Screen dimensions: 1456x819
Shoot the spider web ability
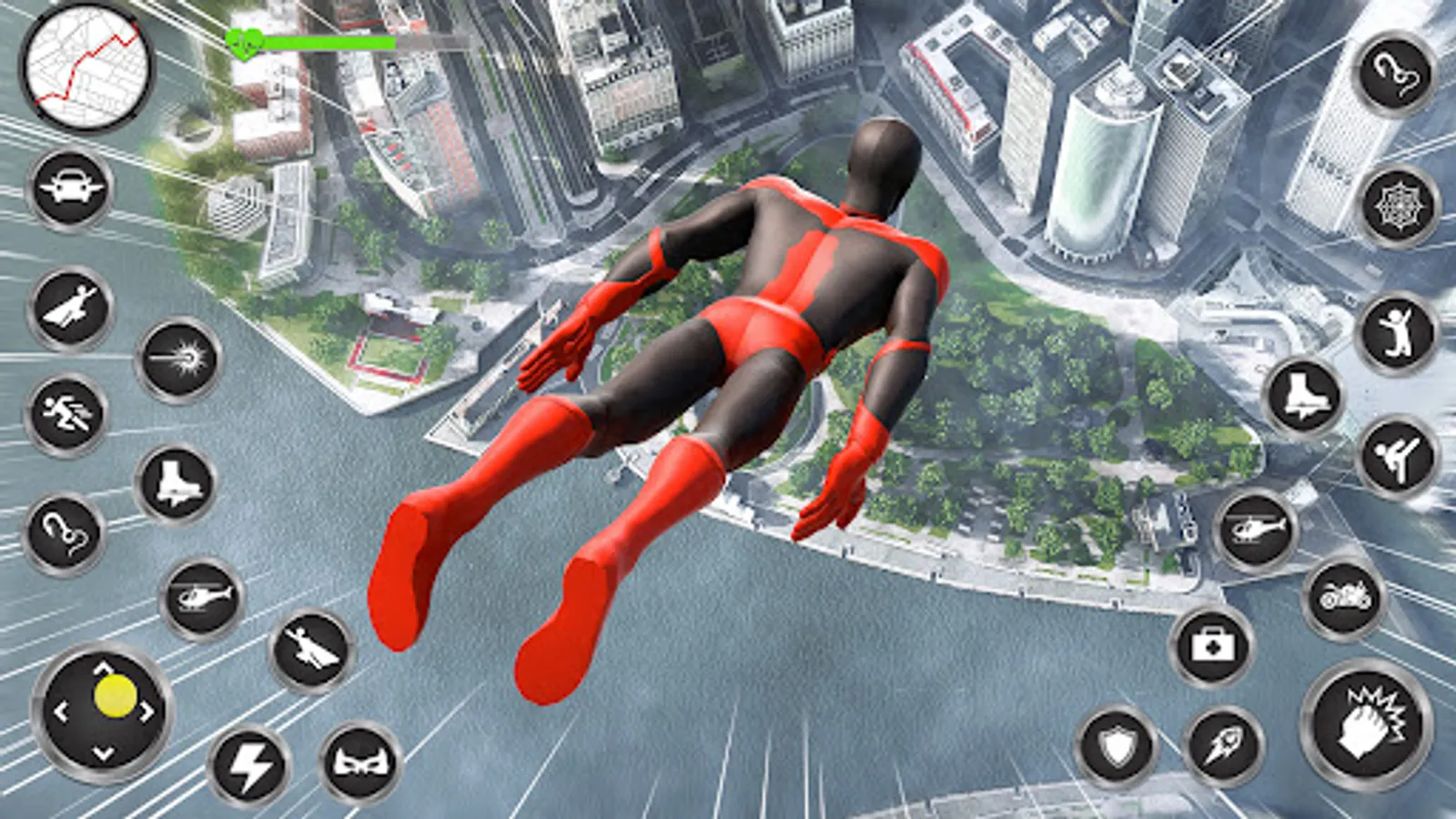pos(1399,208)
